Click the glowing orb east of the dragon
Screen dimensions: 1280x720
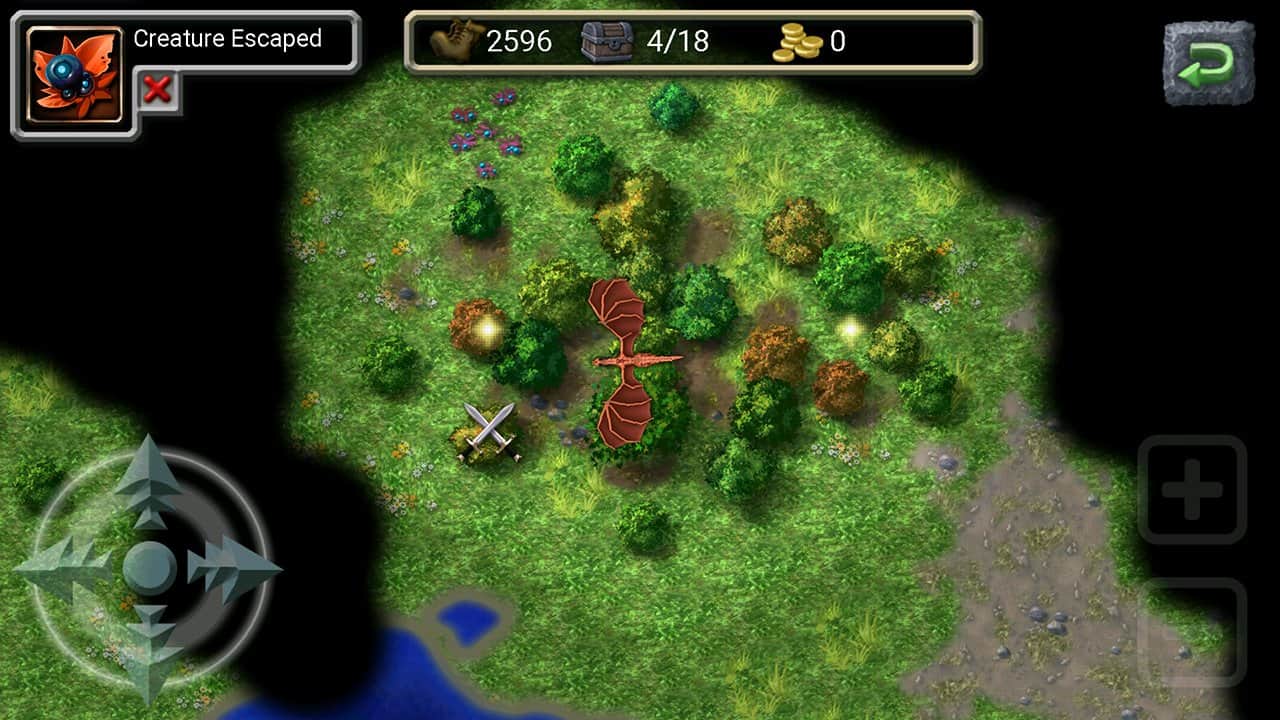coord(851,330)
